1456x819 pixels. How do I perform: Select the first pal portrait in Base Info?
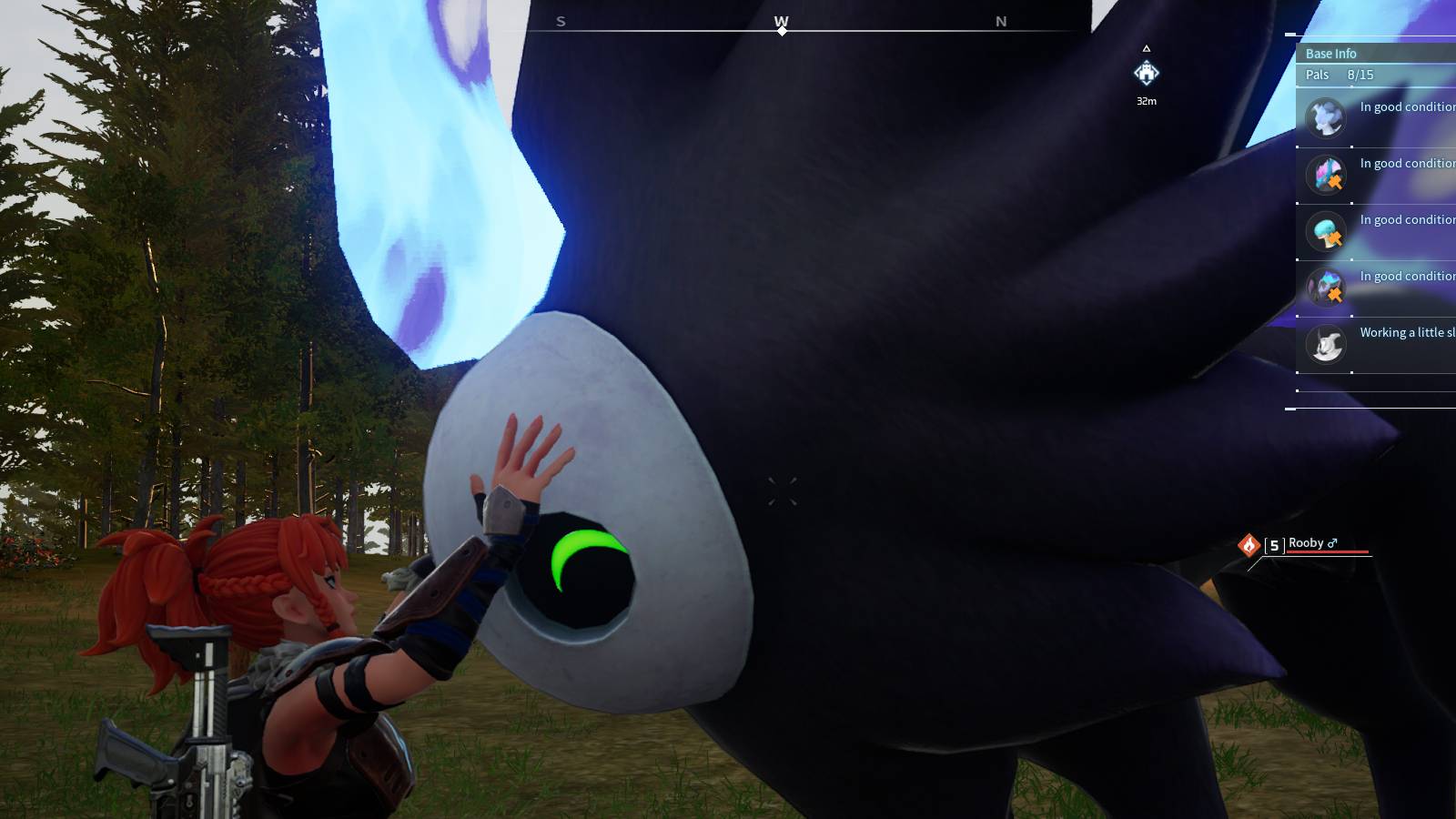pos(1324,117)
